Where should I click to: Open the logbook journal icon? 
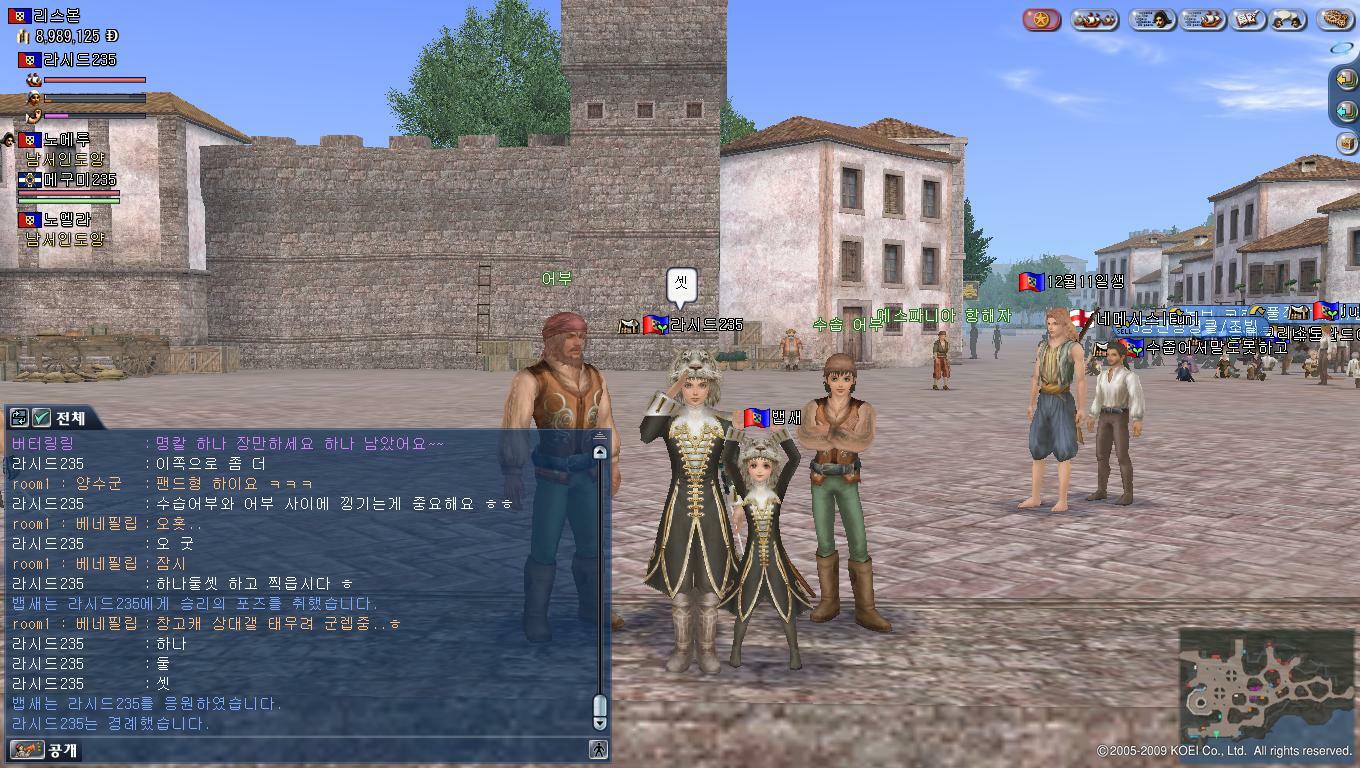coord(1247,18)
